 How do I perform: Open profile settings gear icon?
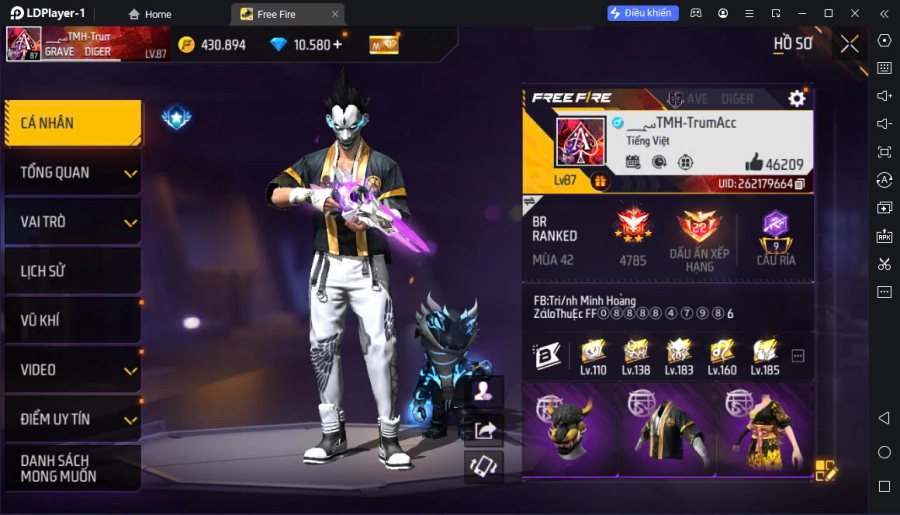797,98
